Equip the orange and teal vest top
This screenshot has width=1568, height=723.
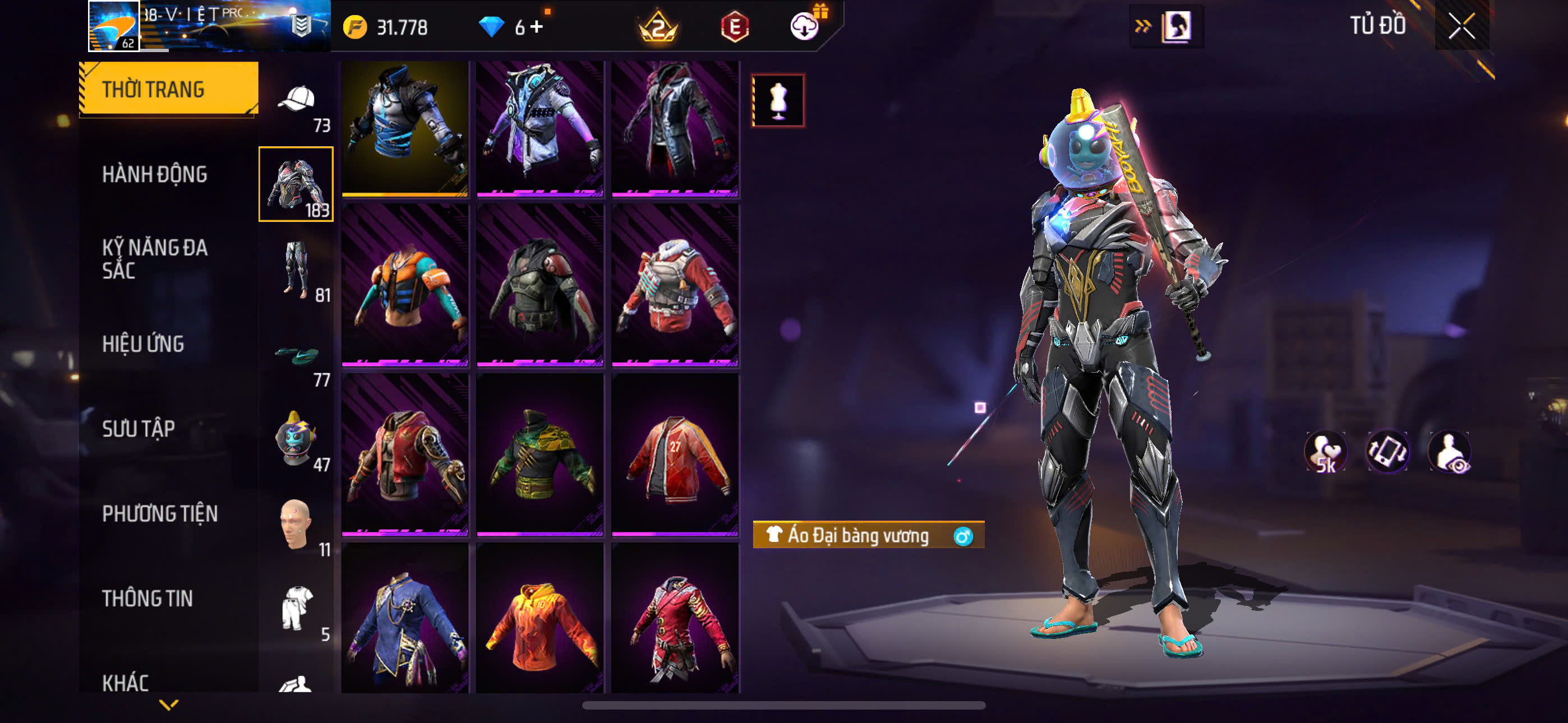(x=405, y=285)
